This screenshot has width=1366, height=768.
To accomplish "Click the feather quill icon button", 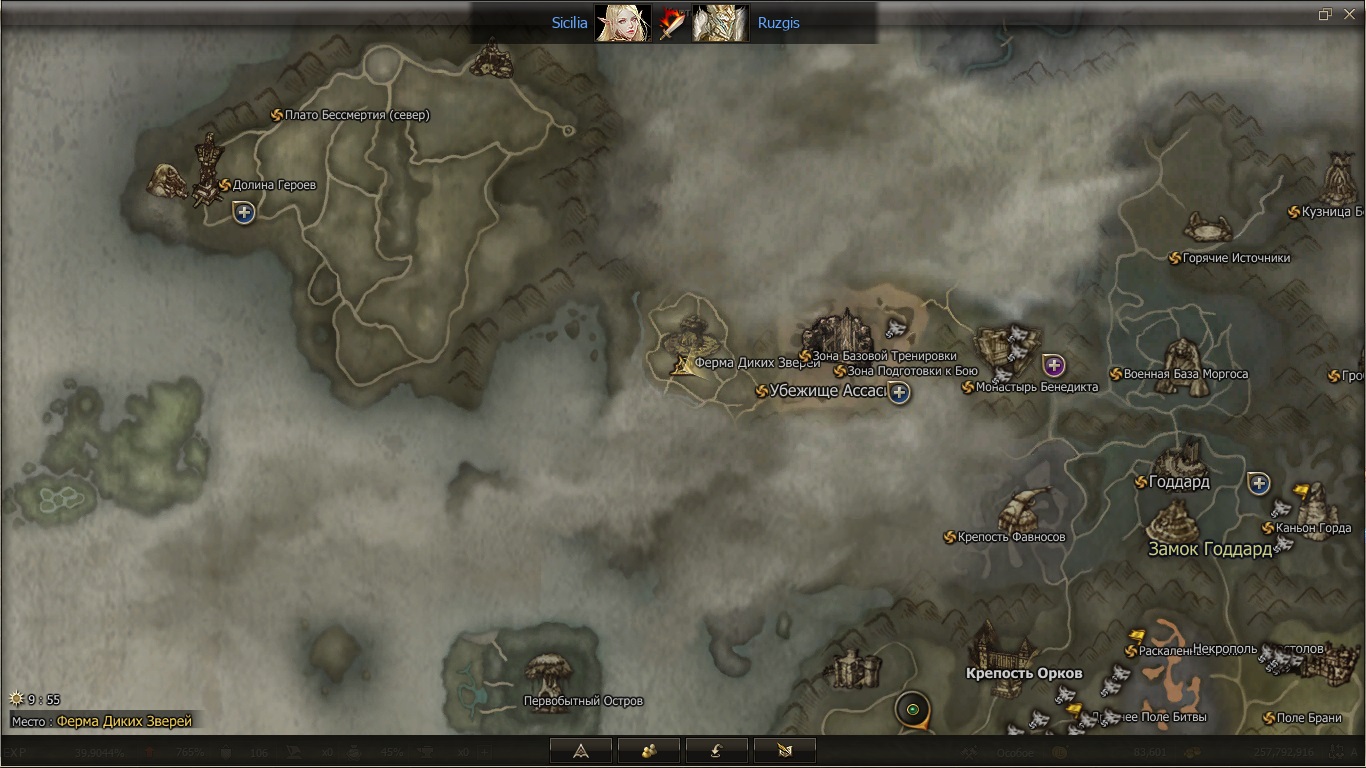I will pos(784,750).
